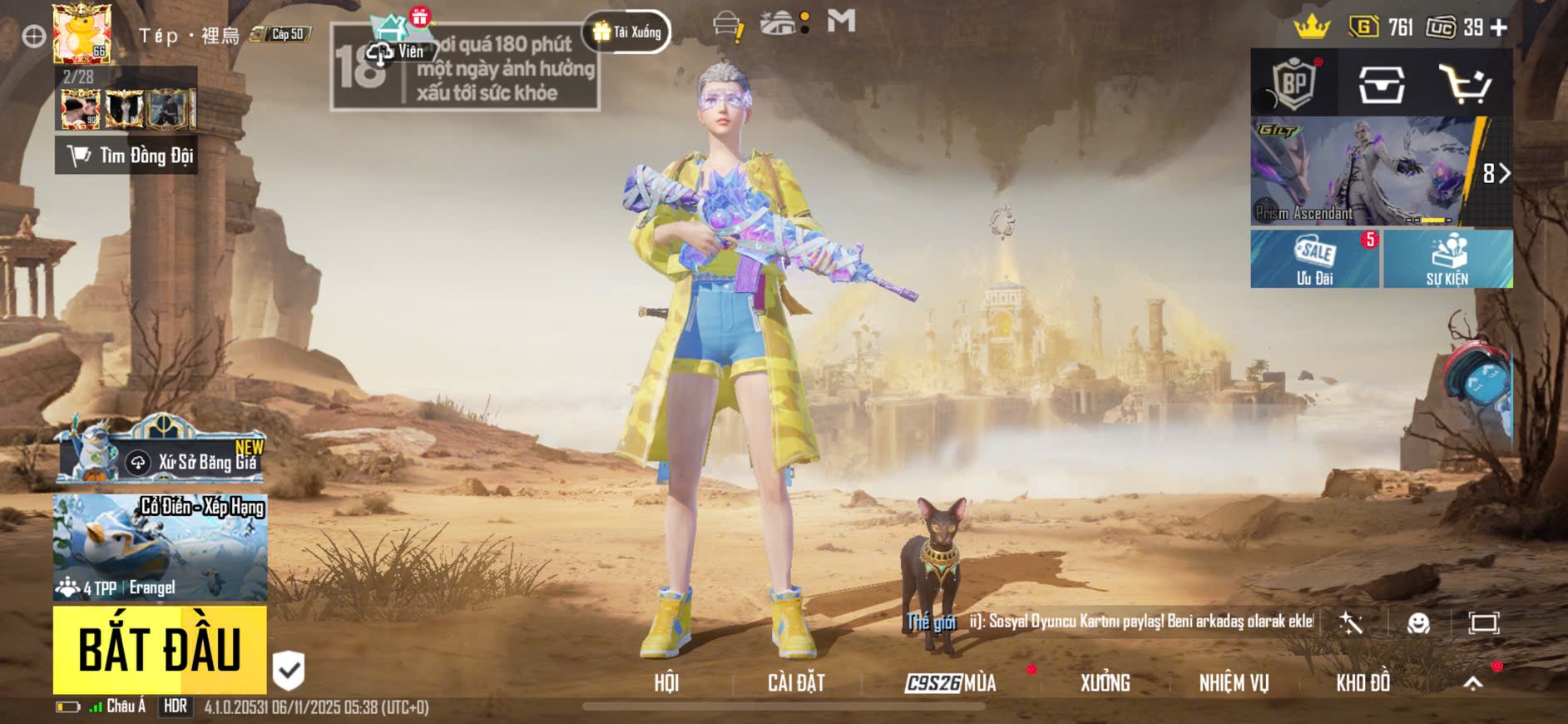Image resolution: width=1568 pixels, height=724 pixels.
Task: Open the treasure crate icon
Action: pyautogui.click(x=1382, y=84)
